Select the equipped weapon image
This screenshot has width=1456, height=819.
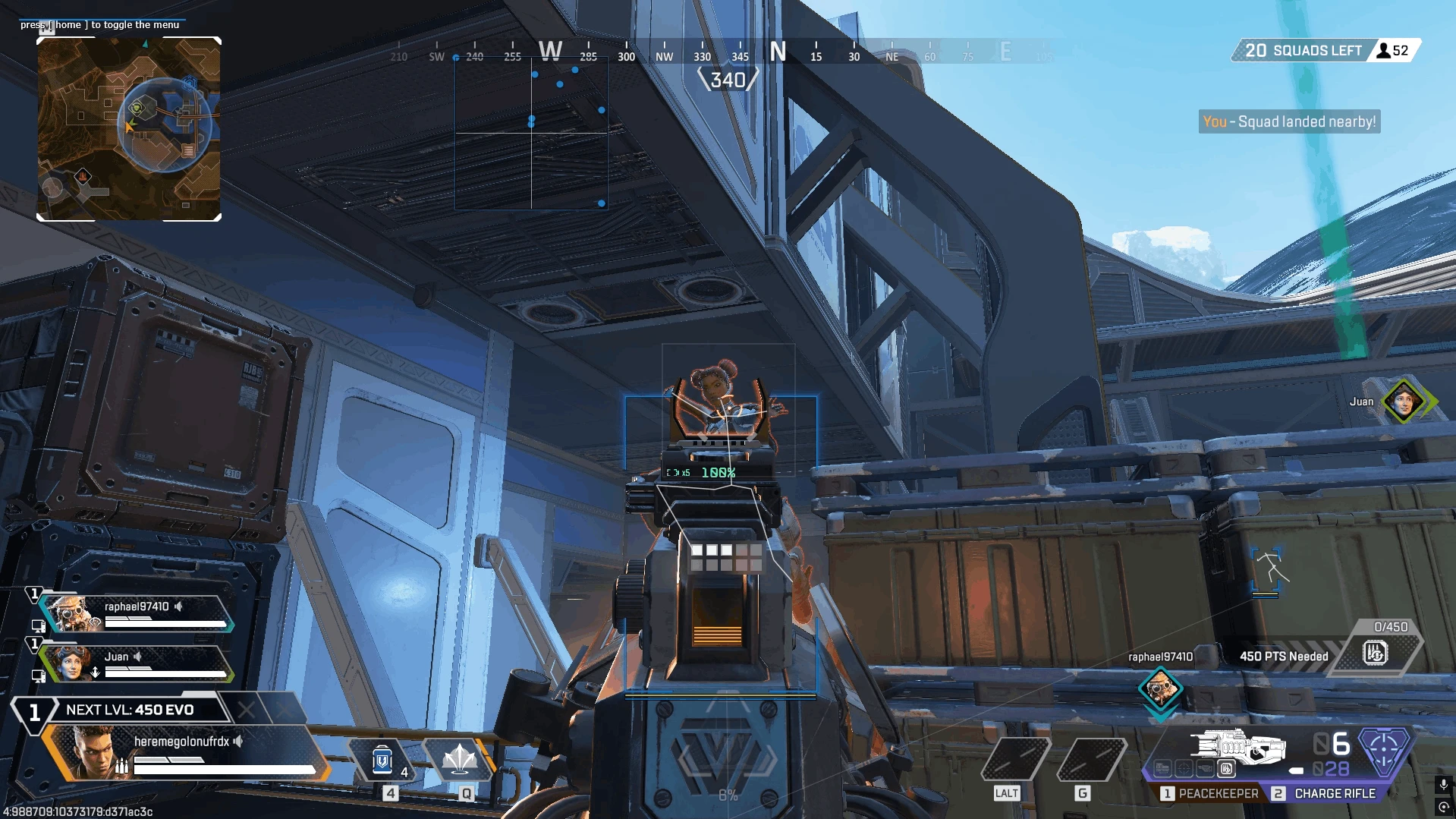(1237, 746)
